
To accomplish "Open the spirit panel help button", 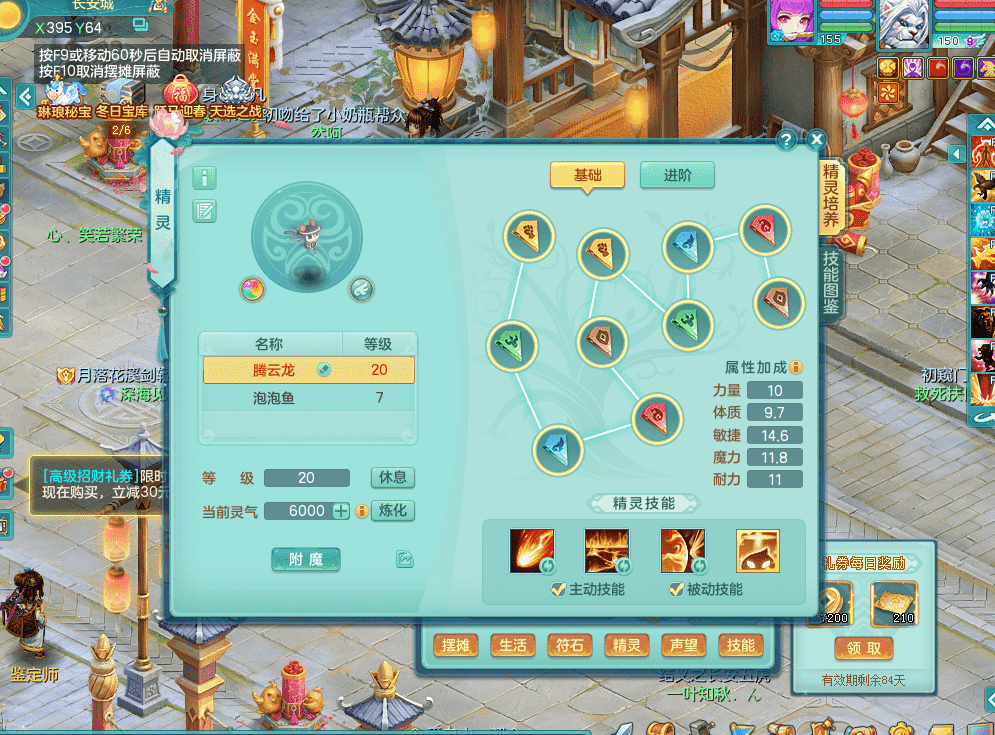I will click(x=787, y=139).
